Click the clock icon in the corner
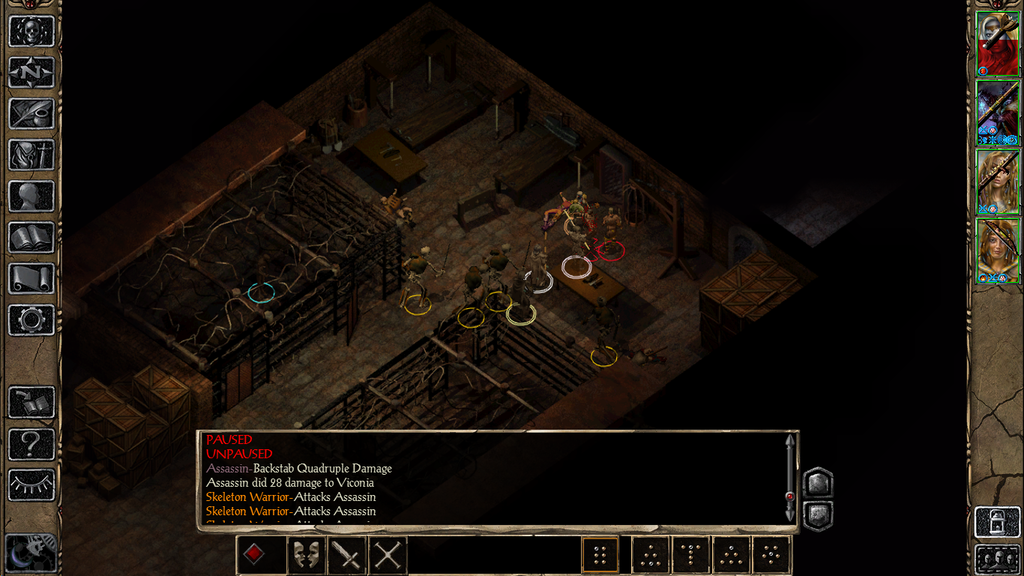The image size is (1024, 576). coord(30,552)
